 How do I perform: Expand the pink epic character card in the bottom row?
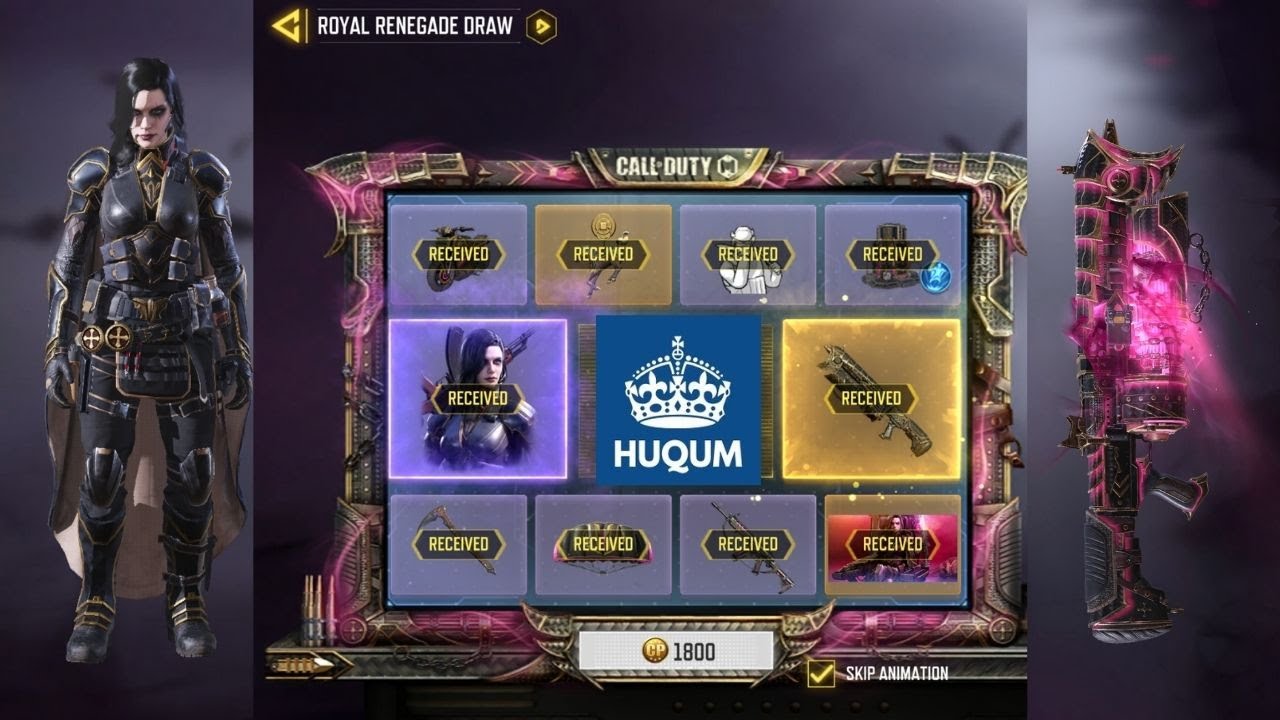coord(892,545)
